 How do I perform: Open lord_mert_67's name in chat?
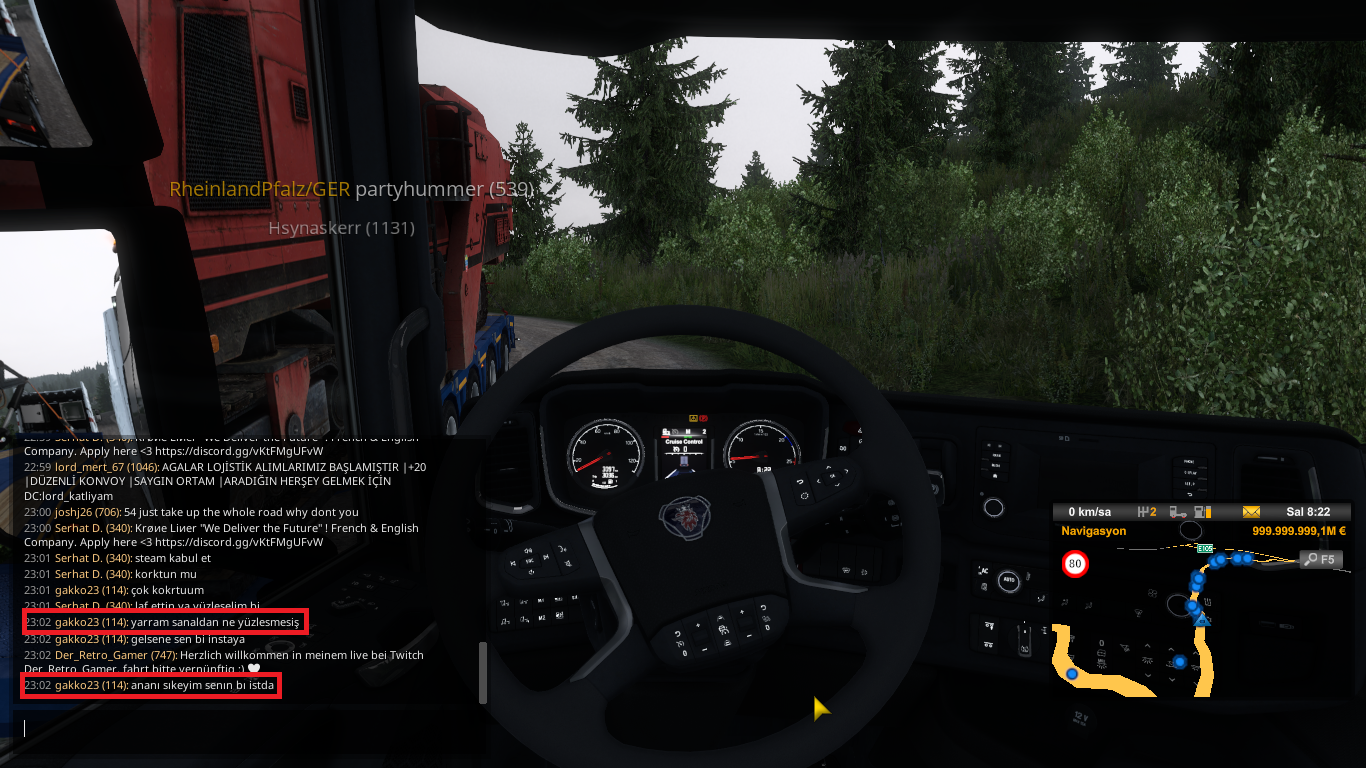tap(93, 466)
